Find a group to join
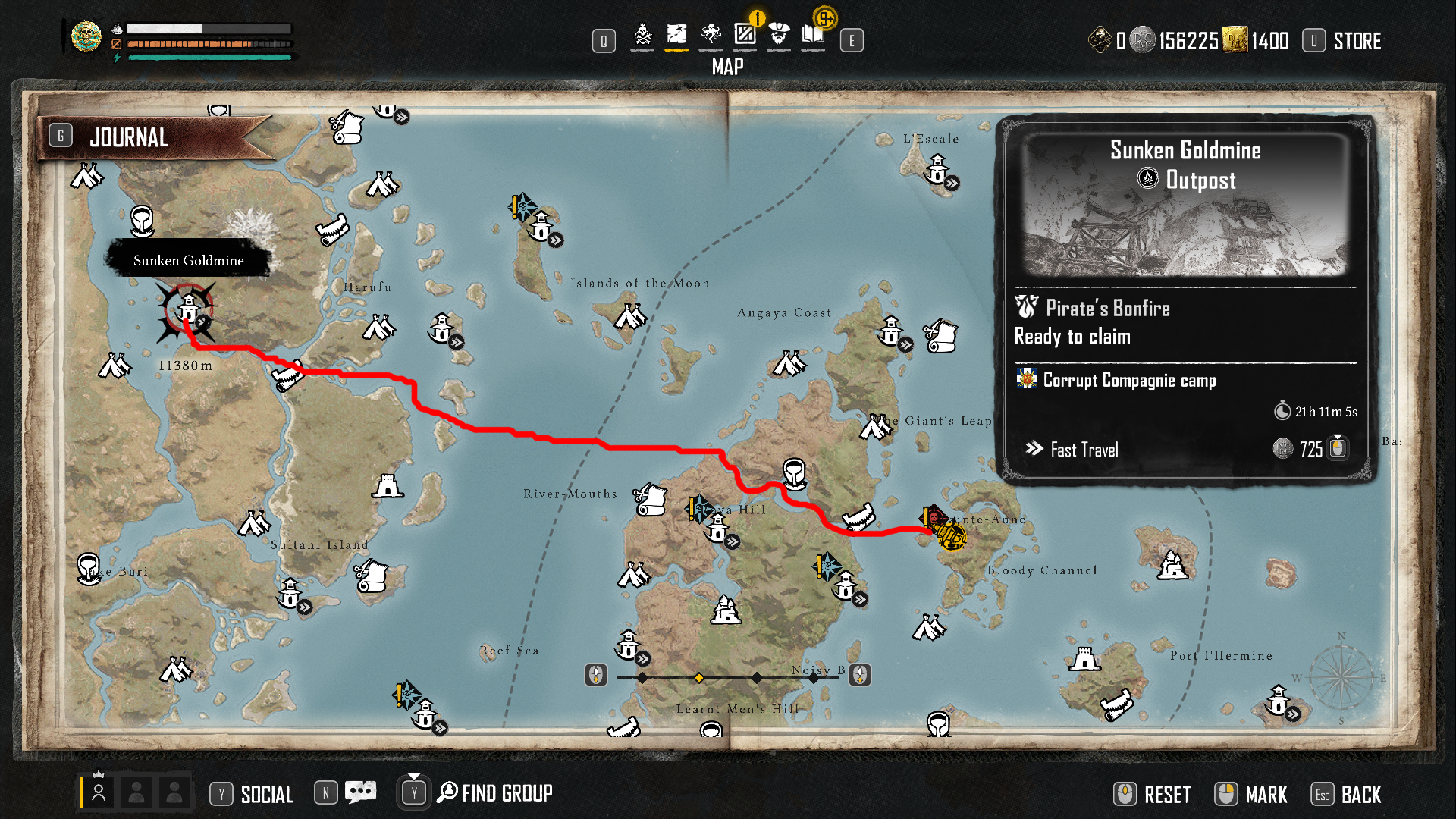 pyautogui.click(x=507, y=793)
